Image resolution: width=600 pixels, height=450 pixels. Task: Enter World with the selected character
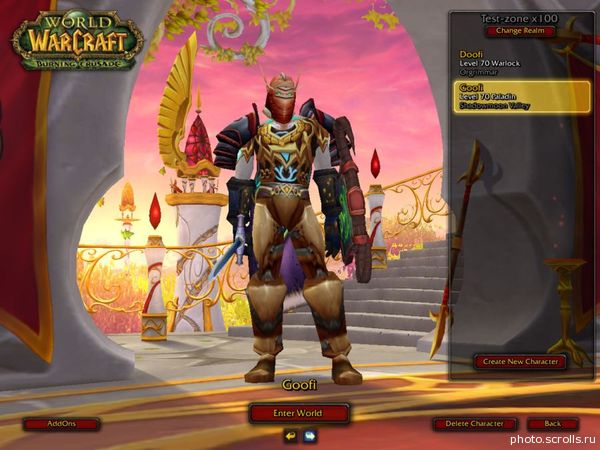(299, 413)
